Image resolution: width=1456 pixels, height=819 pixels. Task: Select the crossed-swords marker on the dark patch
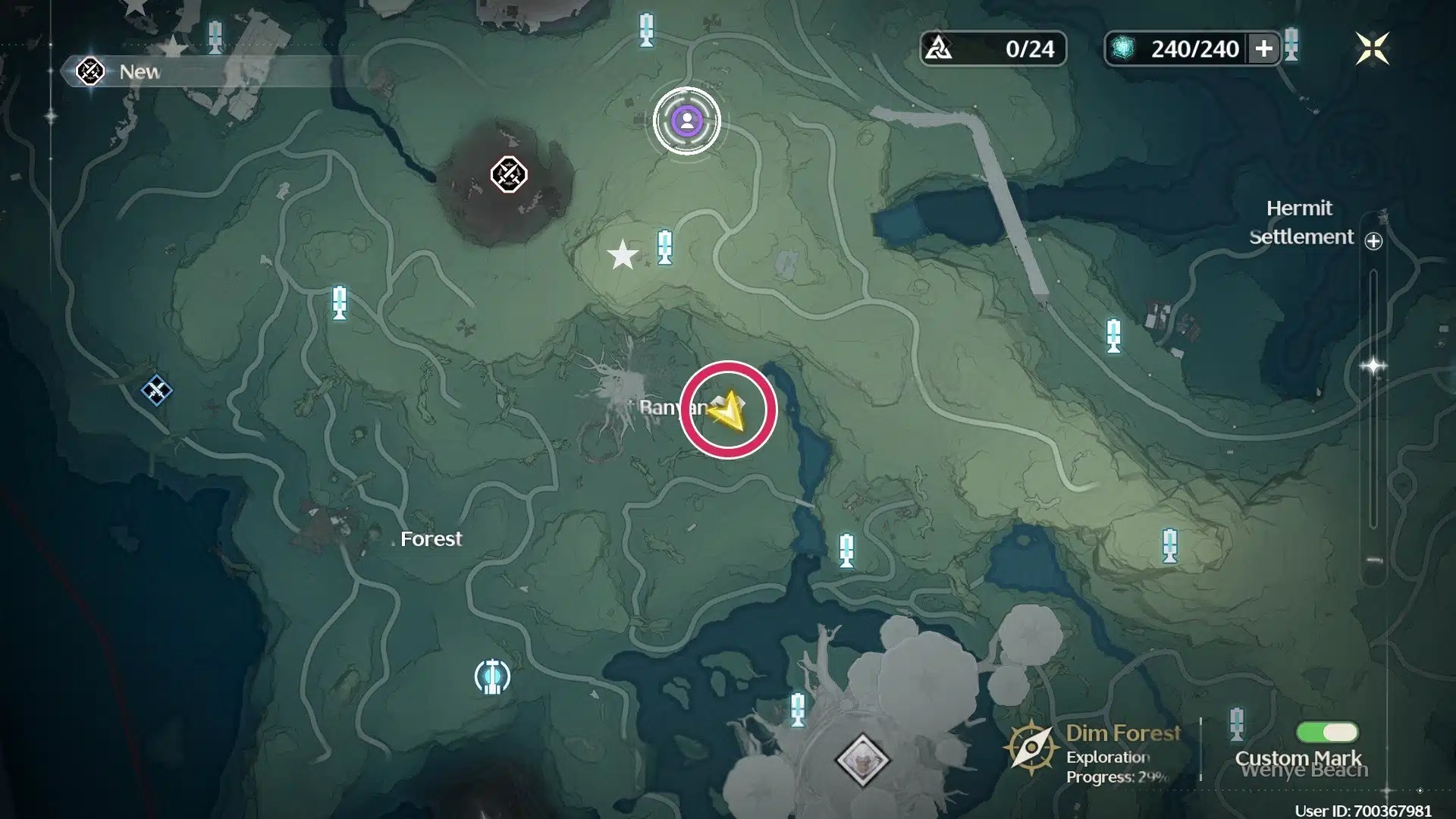508,175
